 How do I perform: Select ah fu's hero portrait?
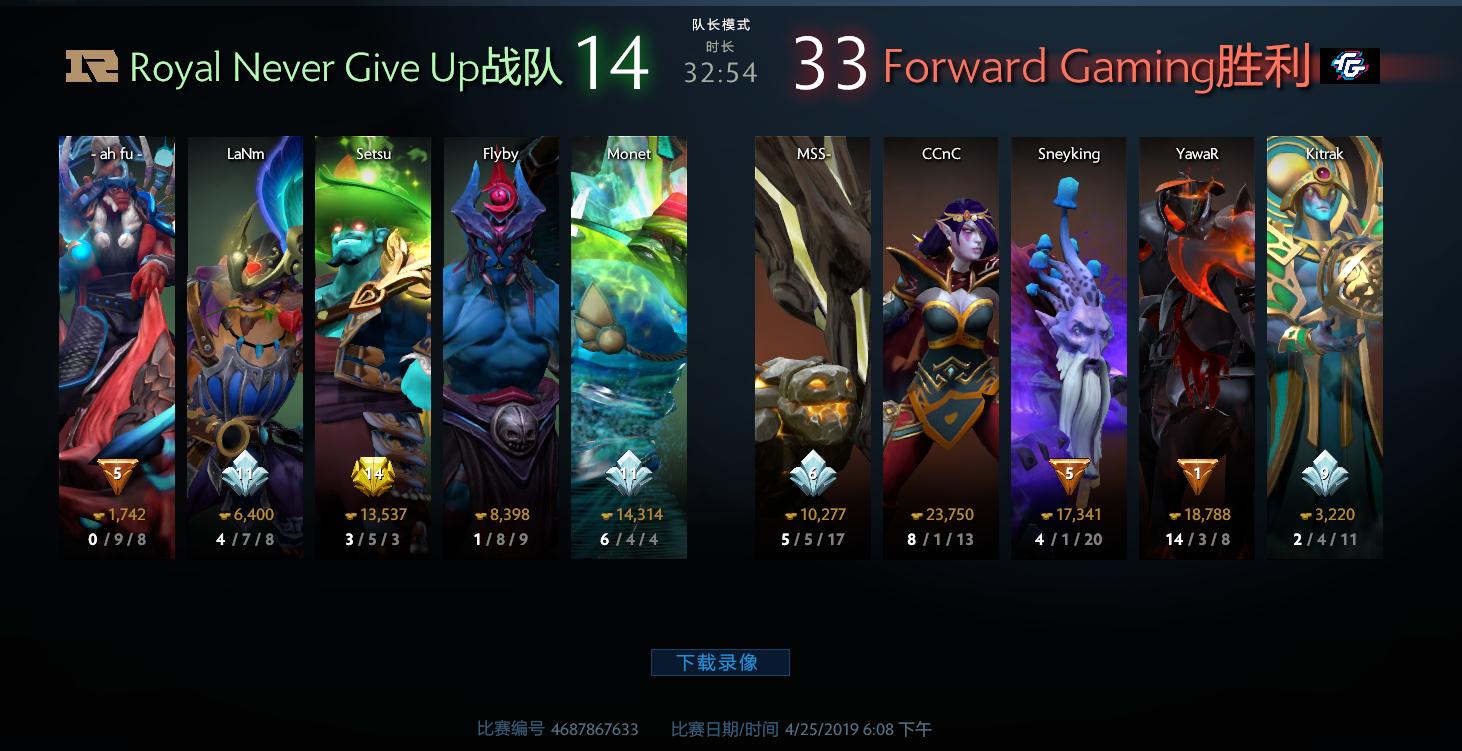pyautogui.click(x=116, y=300)
